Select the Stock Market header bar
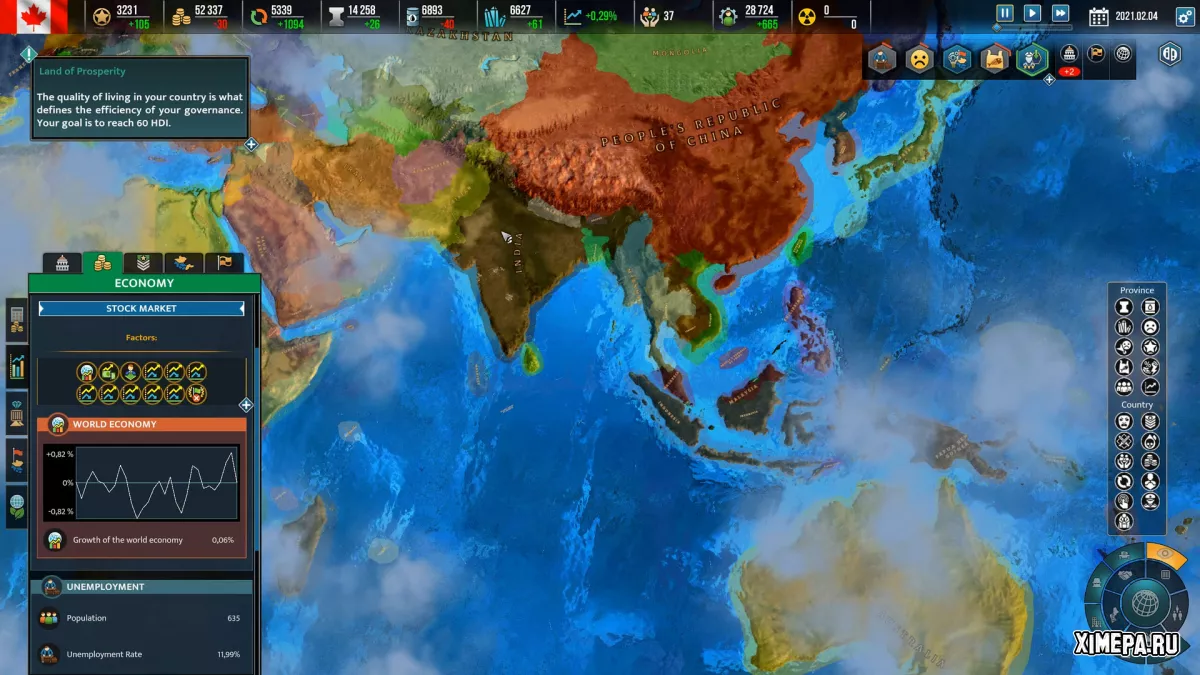The width and height of the screenshot is (1200, 675). pos(141,309)
